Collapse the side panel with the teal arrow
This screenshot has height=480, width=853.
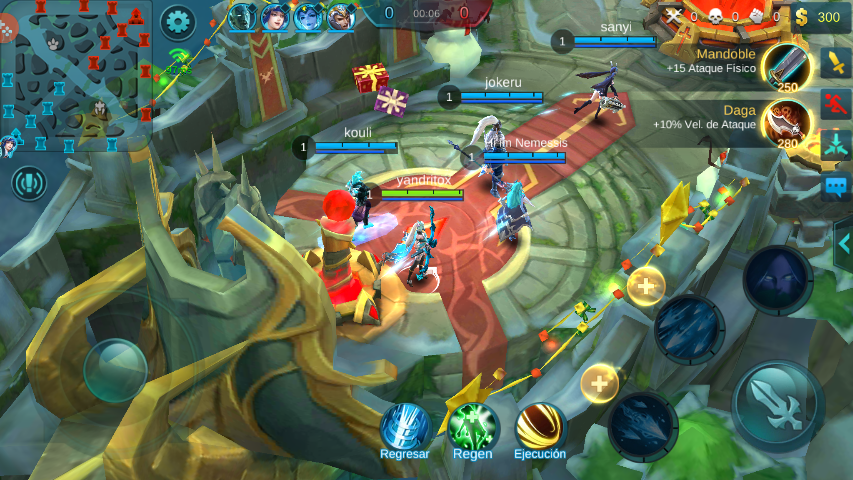point(843,244)
